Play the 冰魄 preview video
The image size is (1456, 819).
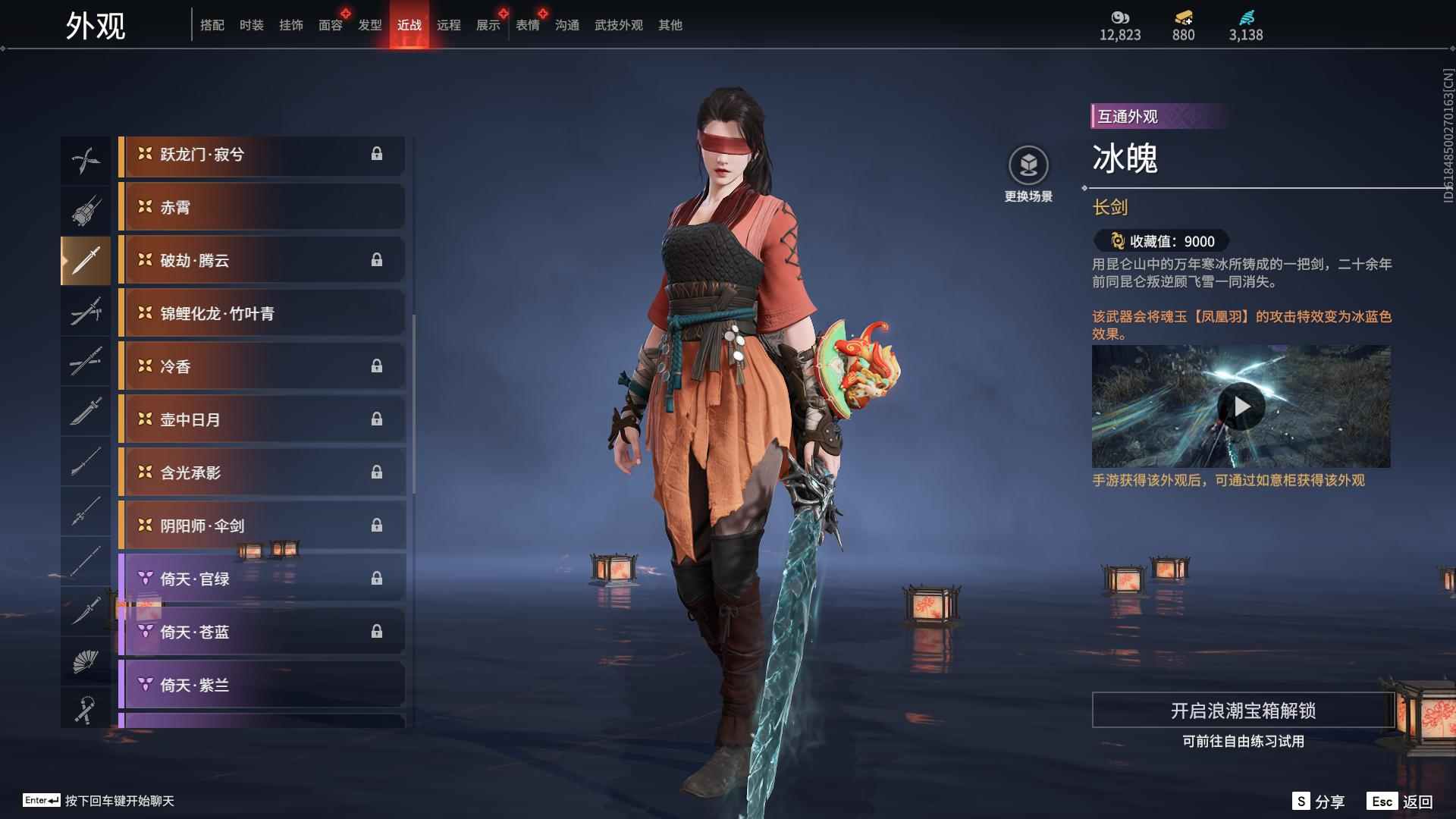pyautogui.click(x=1241, y=407)
